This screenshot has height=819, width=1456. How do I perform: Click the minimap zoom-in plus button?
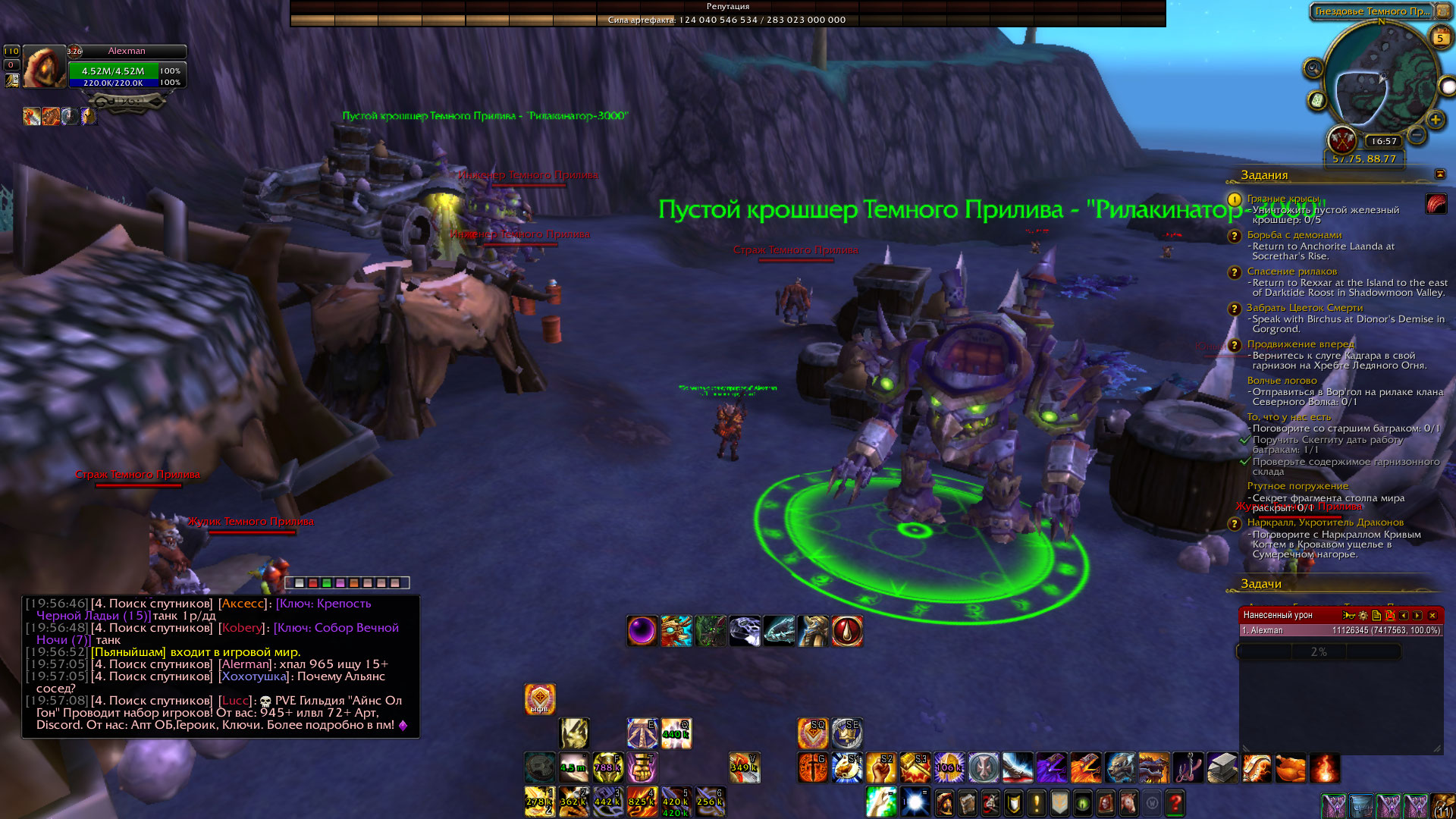coord(1435,119)
